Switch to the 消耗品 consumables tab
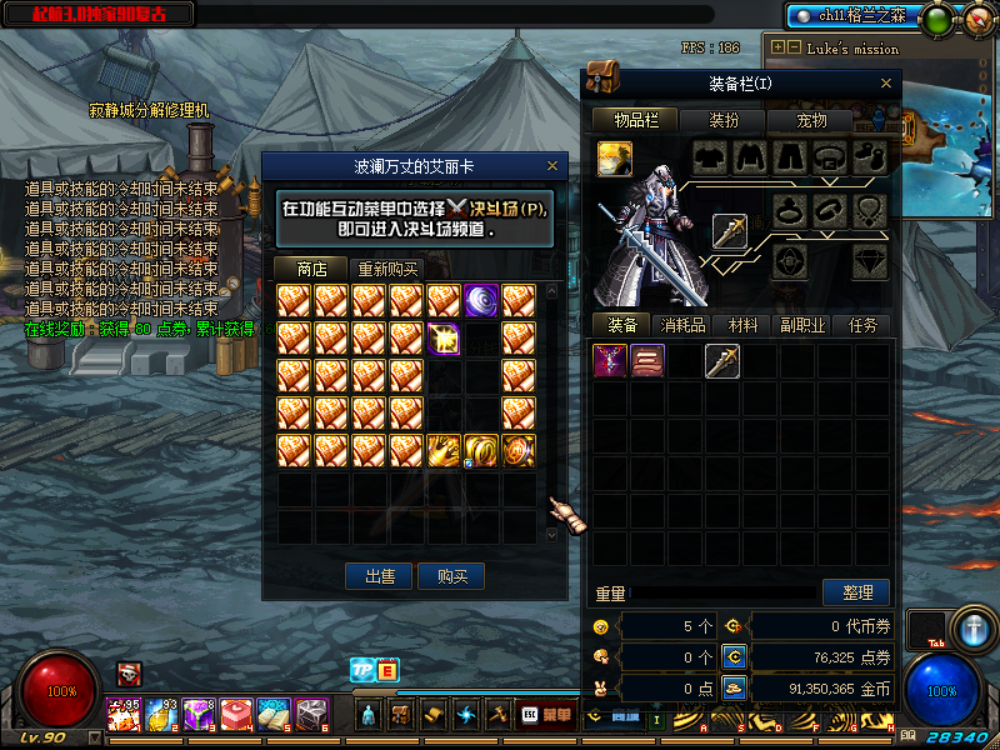The image size is (1000, 750). click(x=683, y=325)
